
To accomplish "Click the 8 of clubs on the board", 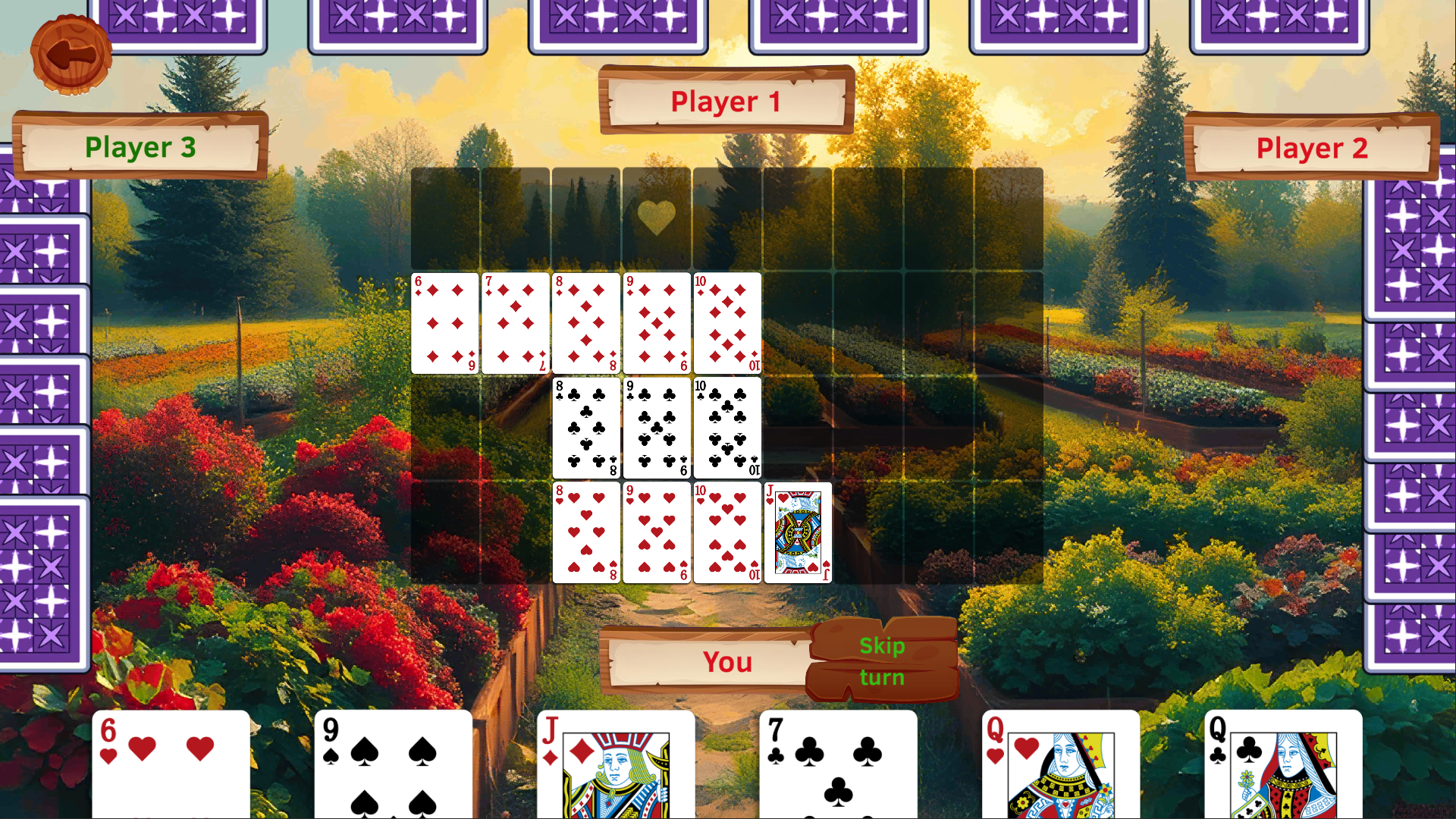I will tap(585, 428).
